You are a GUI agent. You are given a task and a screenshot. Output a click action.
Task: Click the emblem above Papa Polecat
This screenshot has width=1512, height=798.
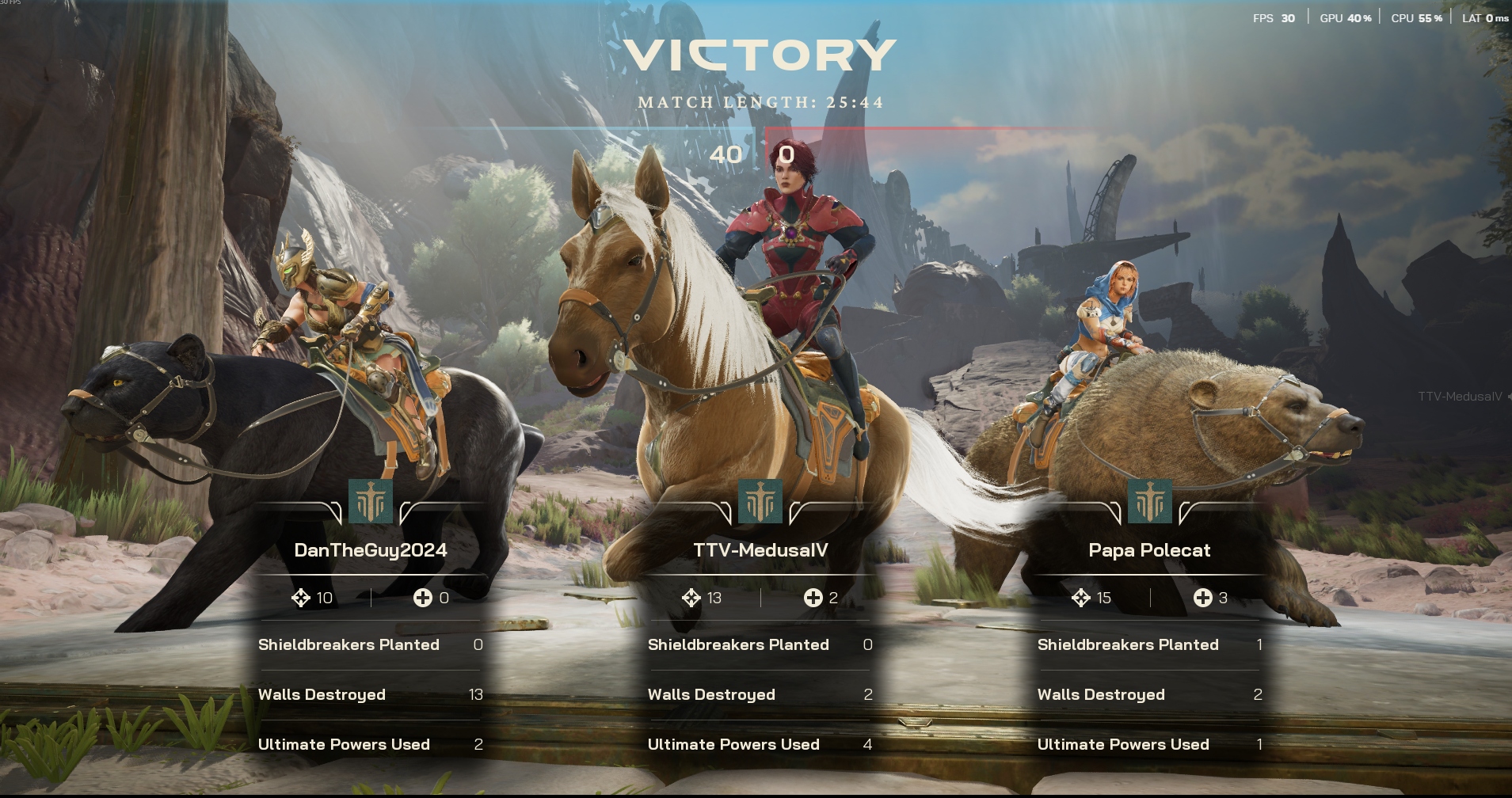tap(1149, 501)
